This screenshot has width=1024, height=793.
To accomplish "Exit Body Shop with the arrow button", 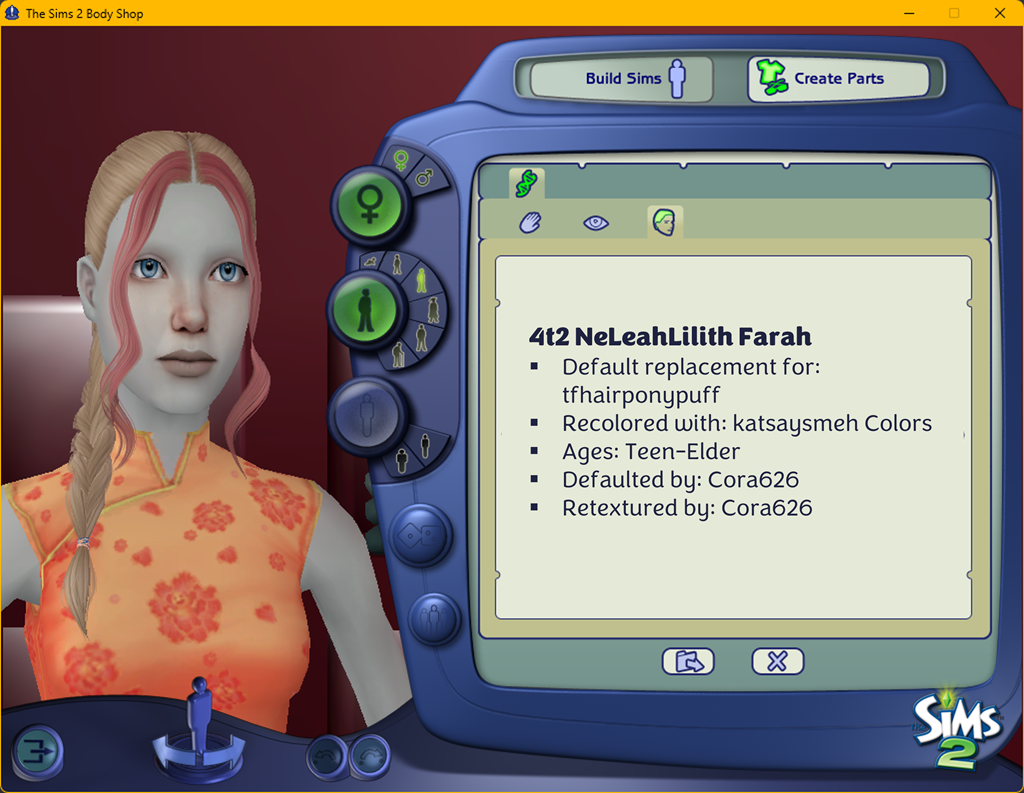I will 38,752.
